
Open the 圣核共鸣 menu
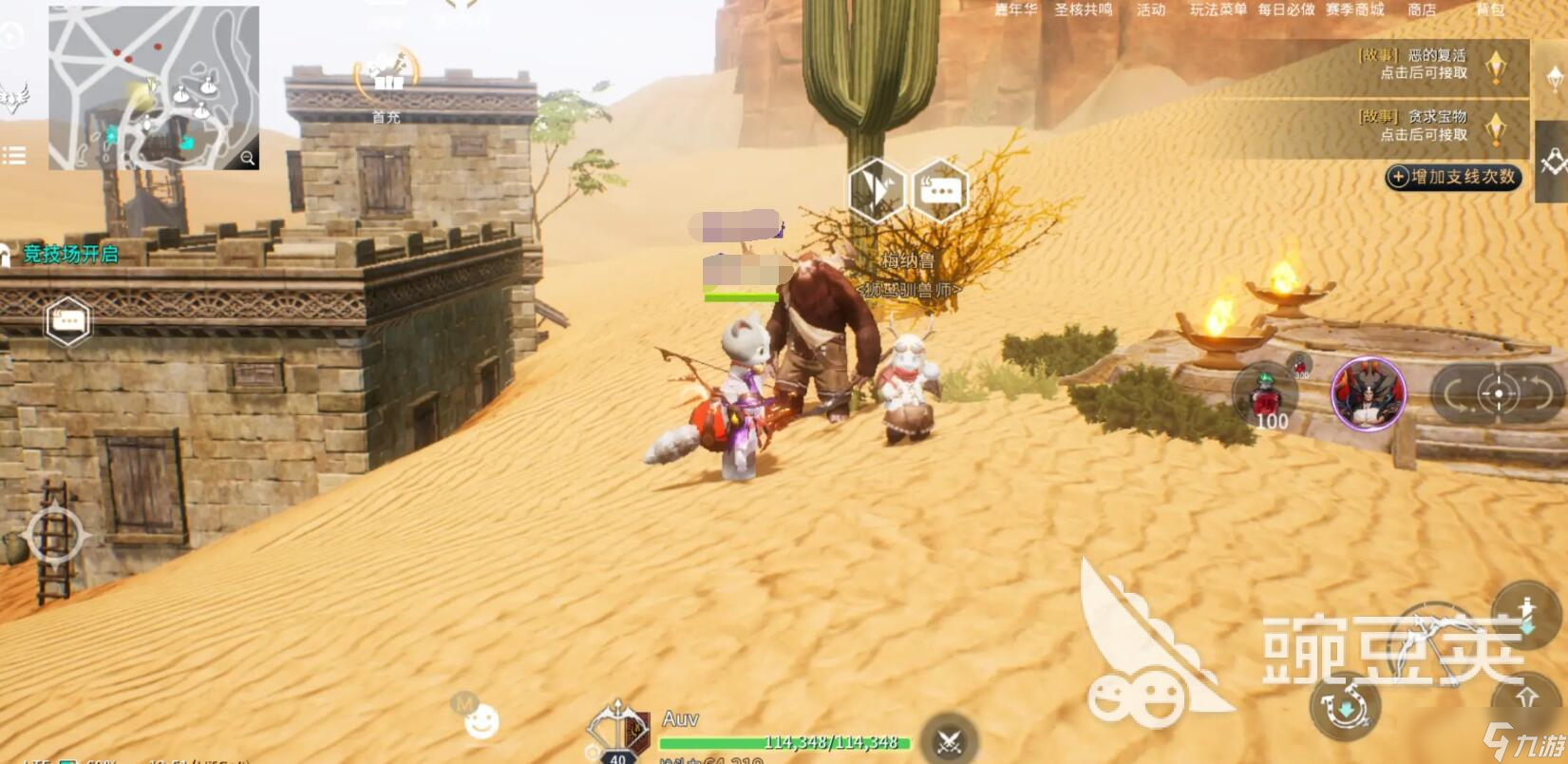click(x=1083, y=10)
